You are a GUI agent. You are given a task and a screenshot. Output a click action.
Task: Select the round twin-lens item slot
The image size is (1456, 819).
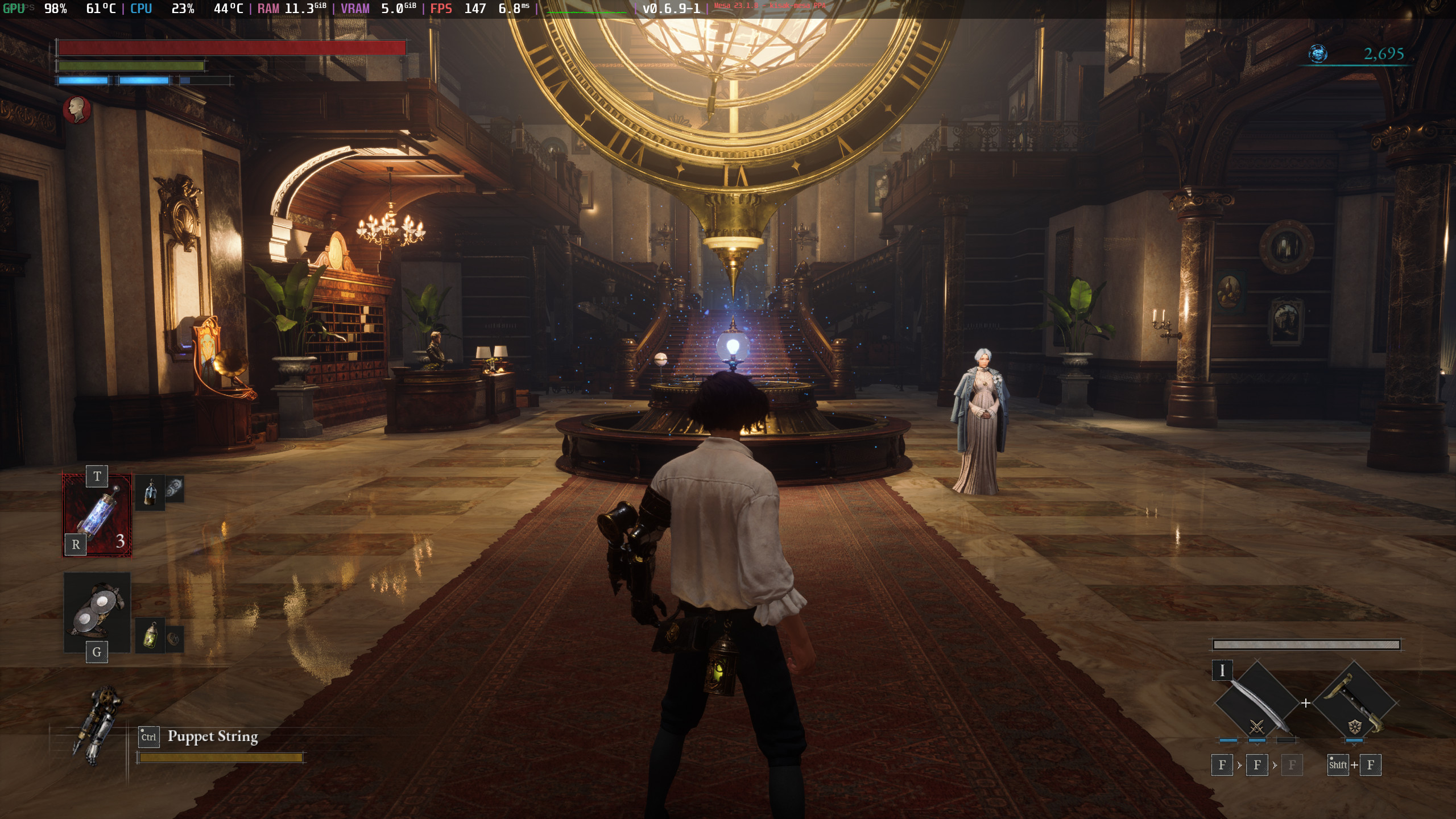pos(97,611)
